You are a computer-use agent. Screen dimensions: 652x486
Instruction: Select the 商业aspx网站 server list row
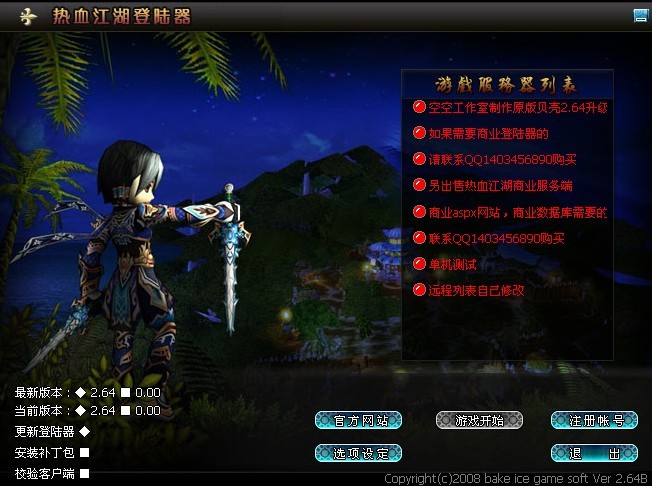pyautogui.click(x=517, y=212)
